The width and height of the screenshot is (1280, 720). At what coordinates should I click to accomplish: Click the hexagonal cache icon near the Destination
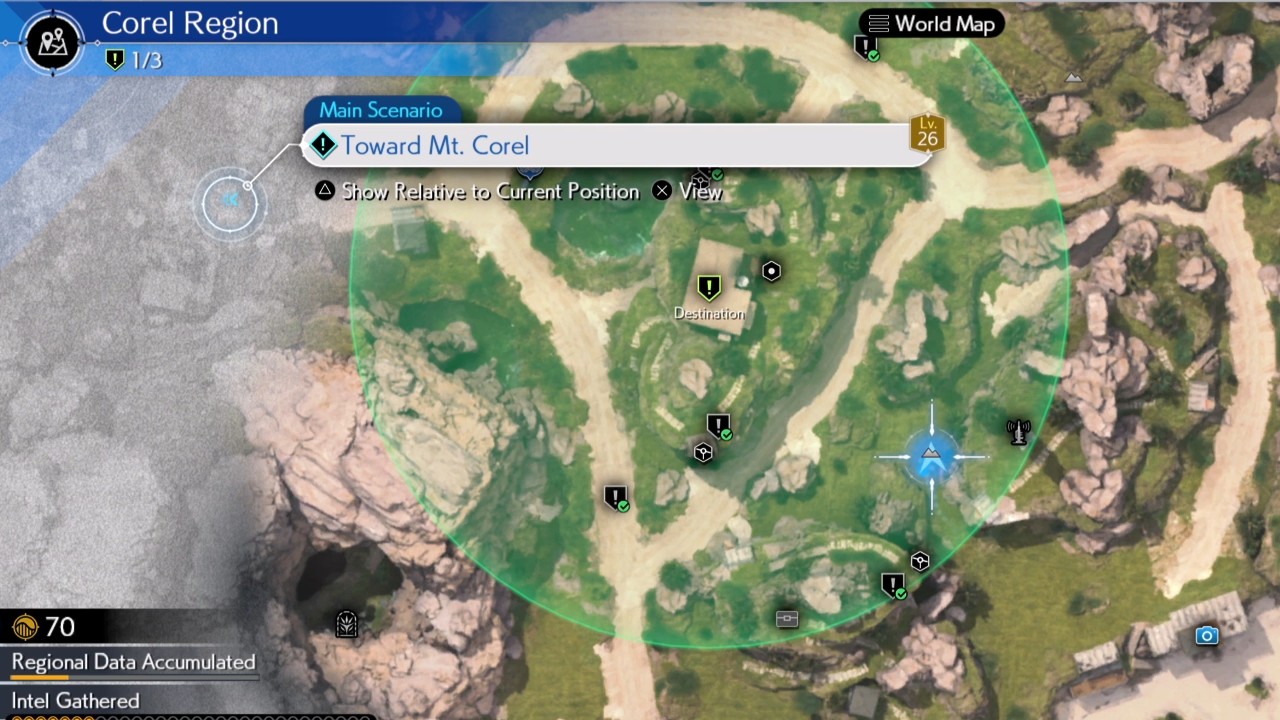pos(771,271)
